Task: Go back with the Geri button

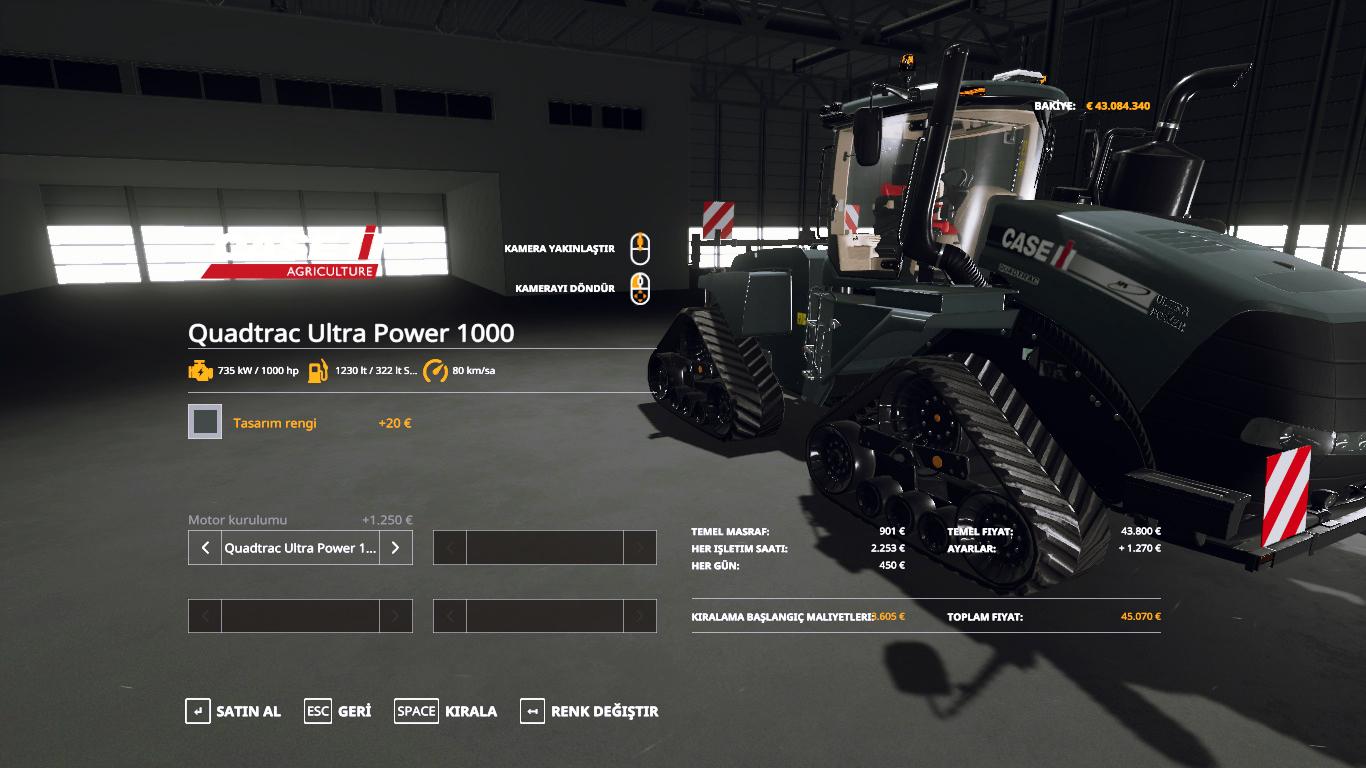Action: pos(338,711)
